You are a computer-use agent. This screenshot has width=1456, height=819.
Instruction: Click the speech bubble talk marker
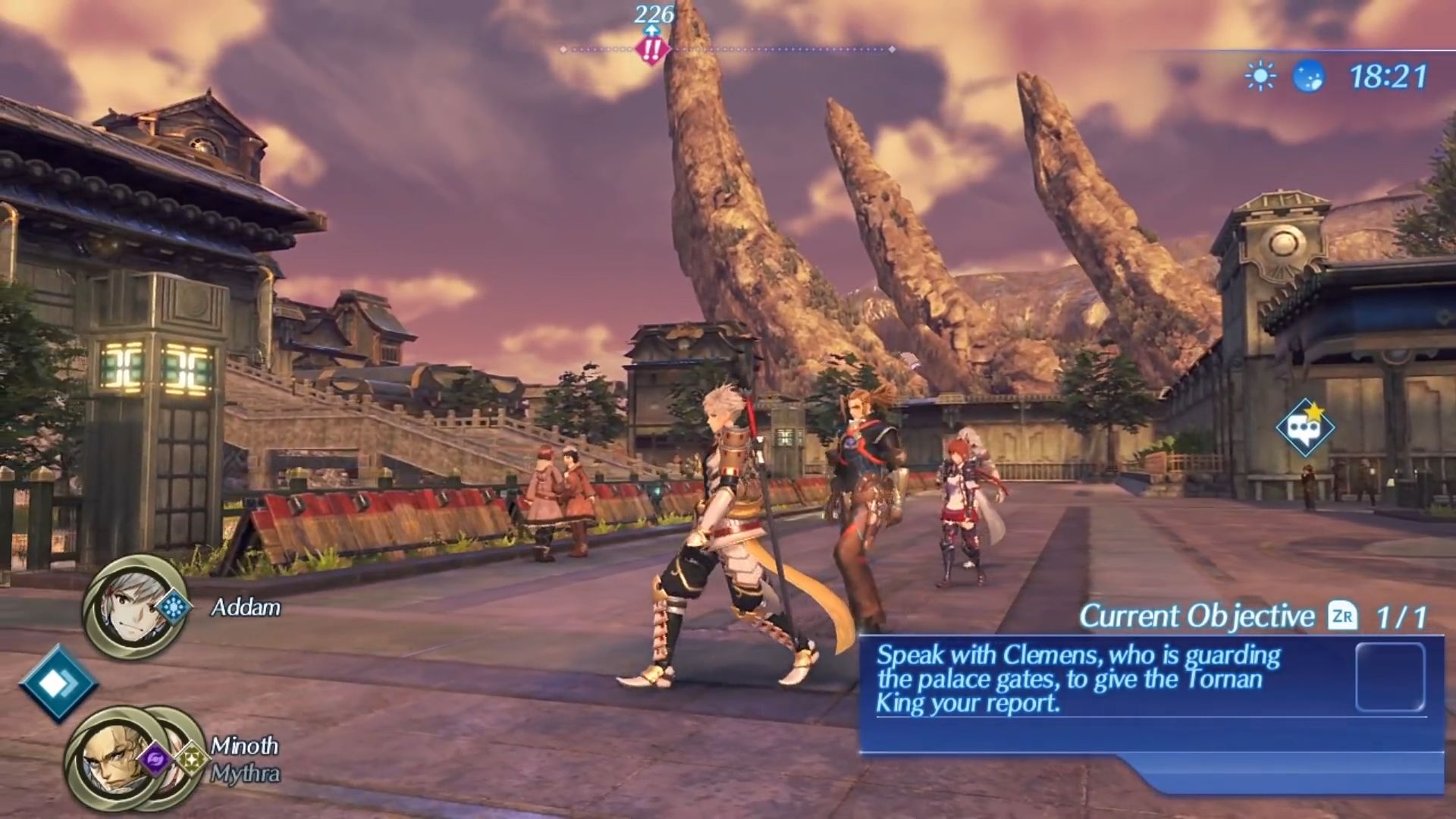(x=1304, y=428)
